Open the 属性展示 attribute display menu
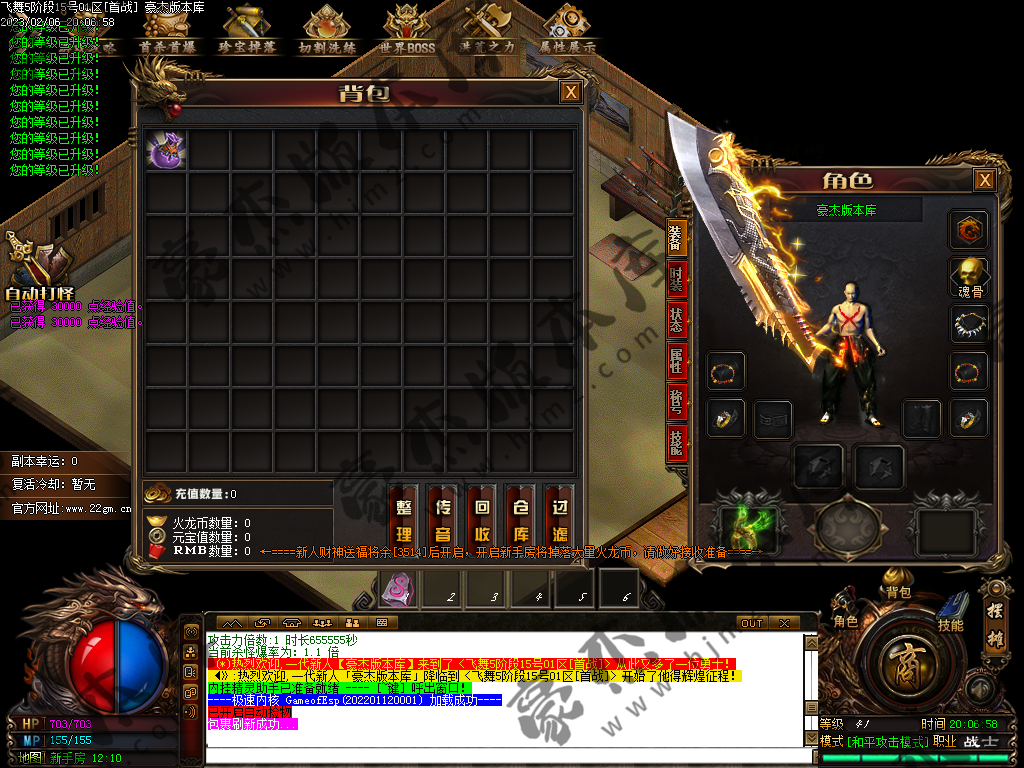The image size is (1024, 768). [x=567, y=31]
